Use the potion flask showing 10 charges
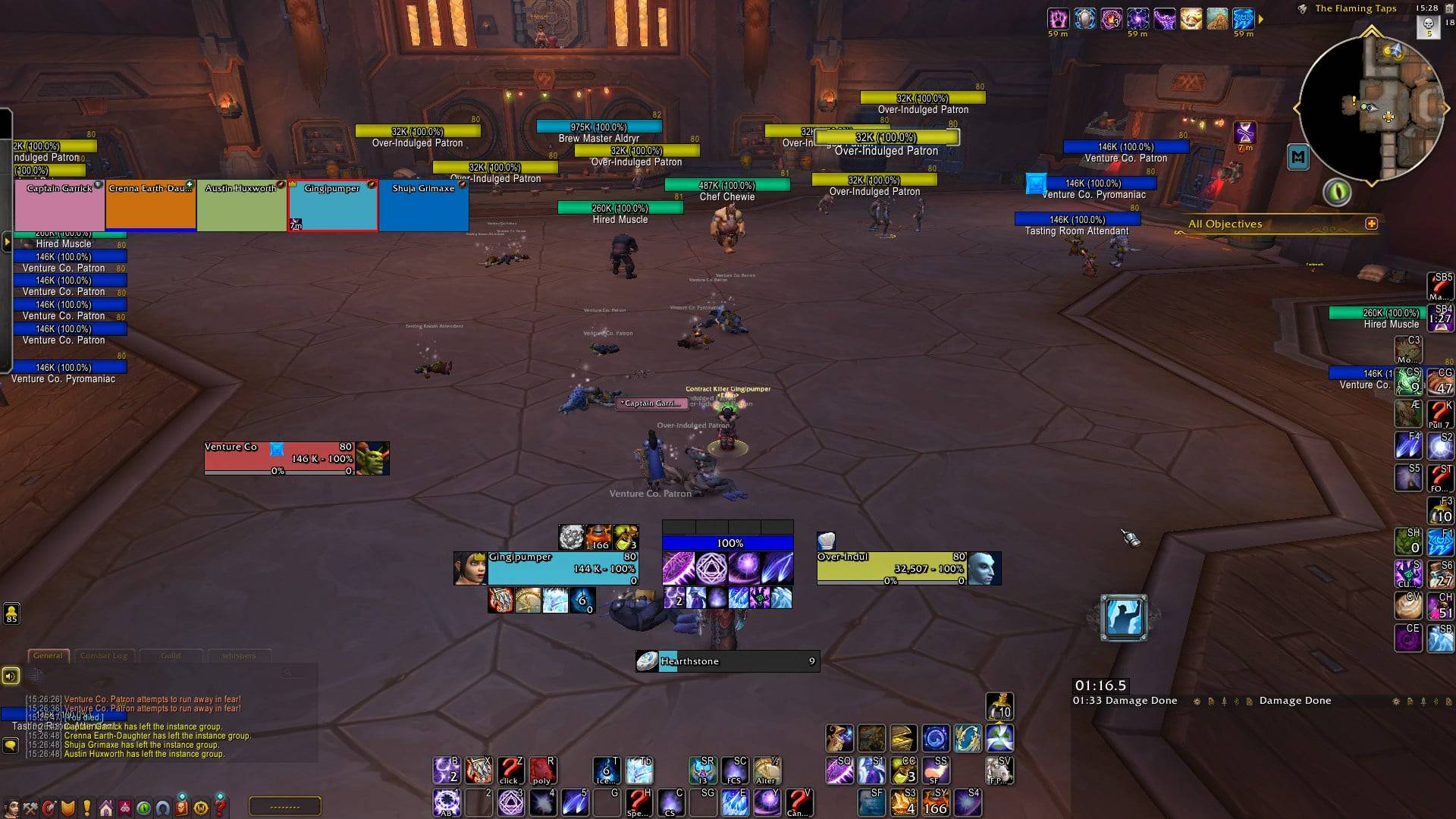 [999, 707]
